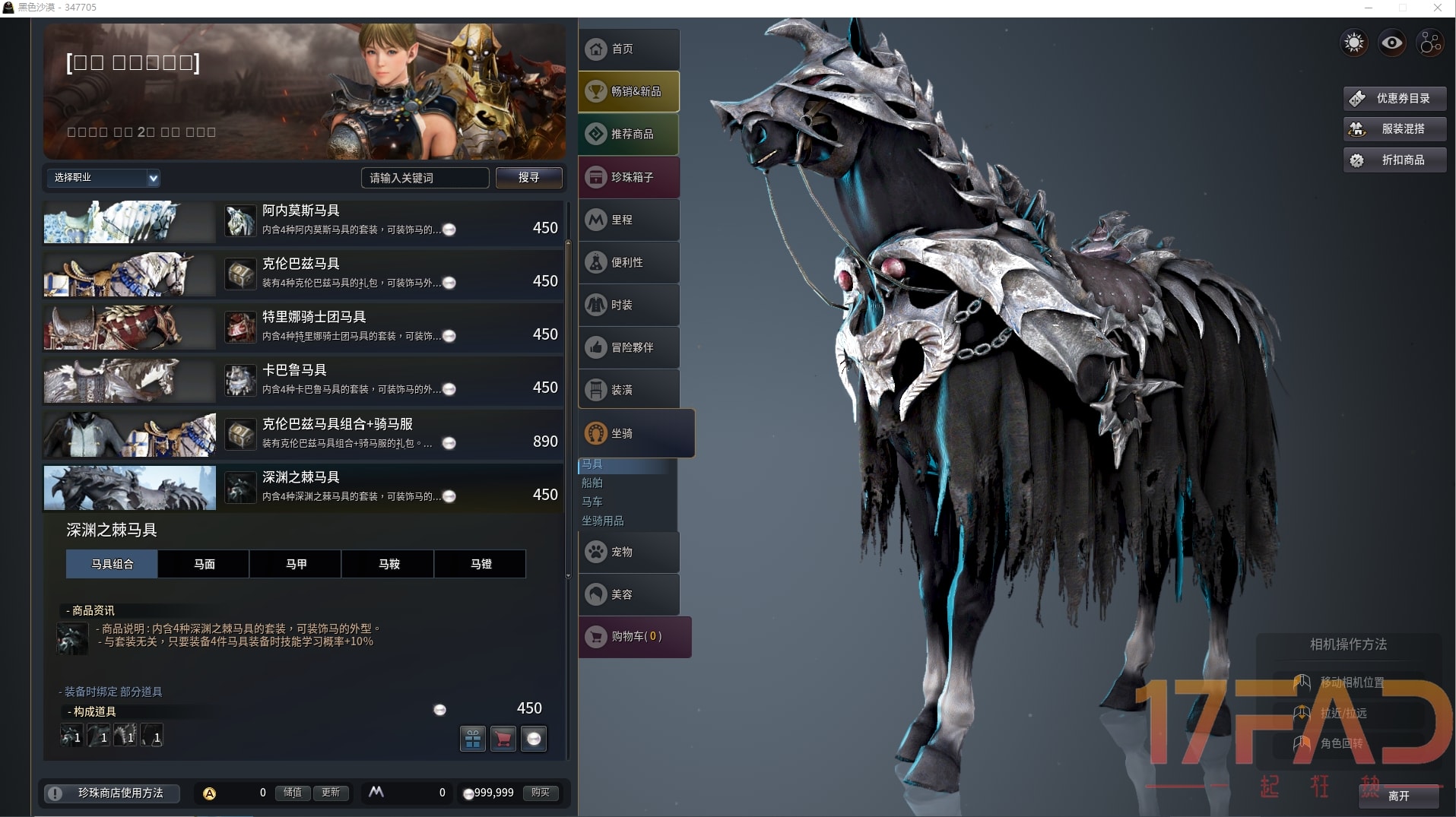Show the 马鞍 item tab
The image size is (1456, 817).
389,564
